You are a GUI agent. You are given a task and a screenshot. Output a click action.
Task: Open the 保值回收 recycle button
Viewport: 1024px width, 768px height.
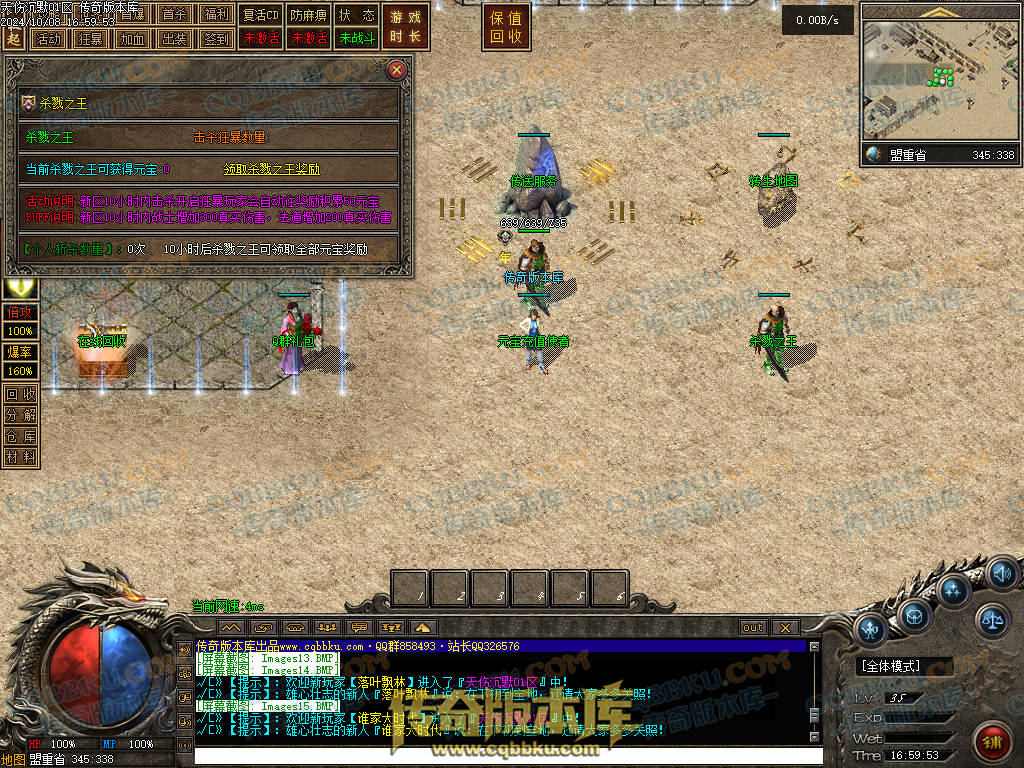pos(506,27)
